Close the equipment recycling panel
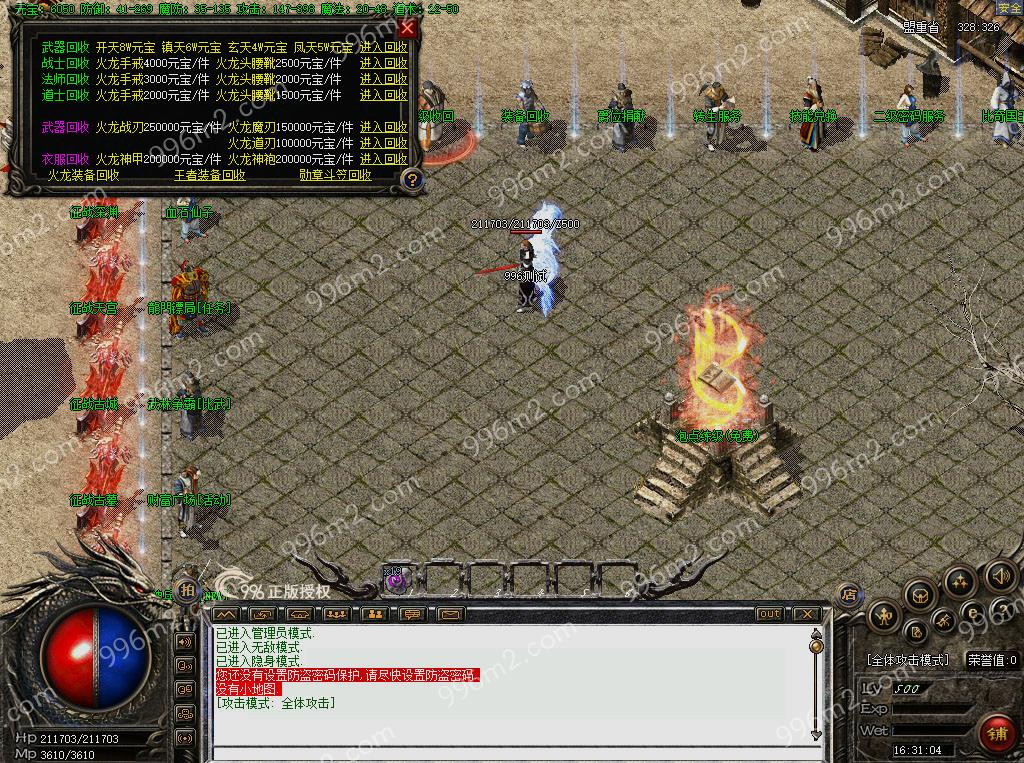 click(407, 28)
